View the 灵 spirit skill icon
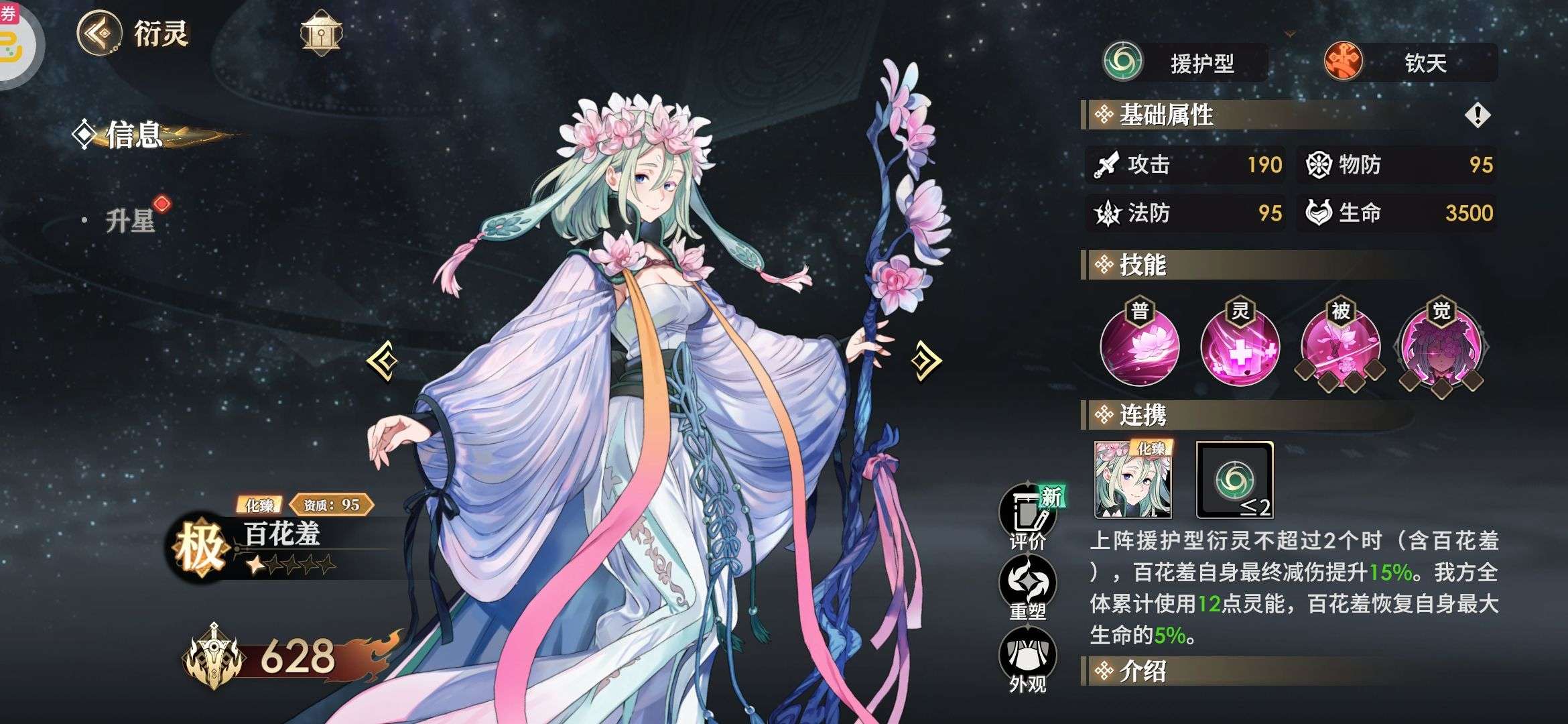 point(1240,347)
